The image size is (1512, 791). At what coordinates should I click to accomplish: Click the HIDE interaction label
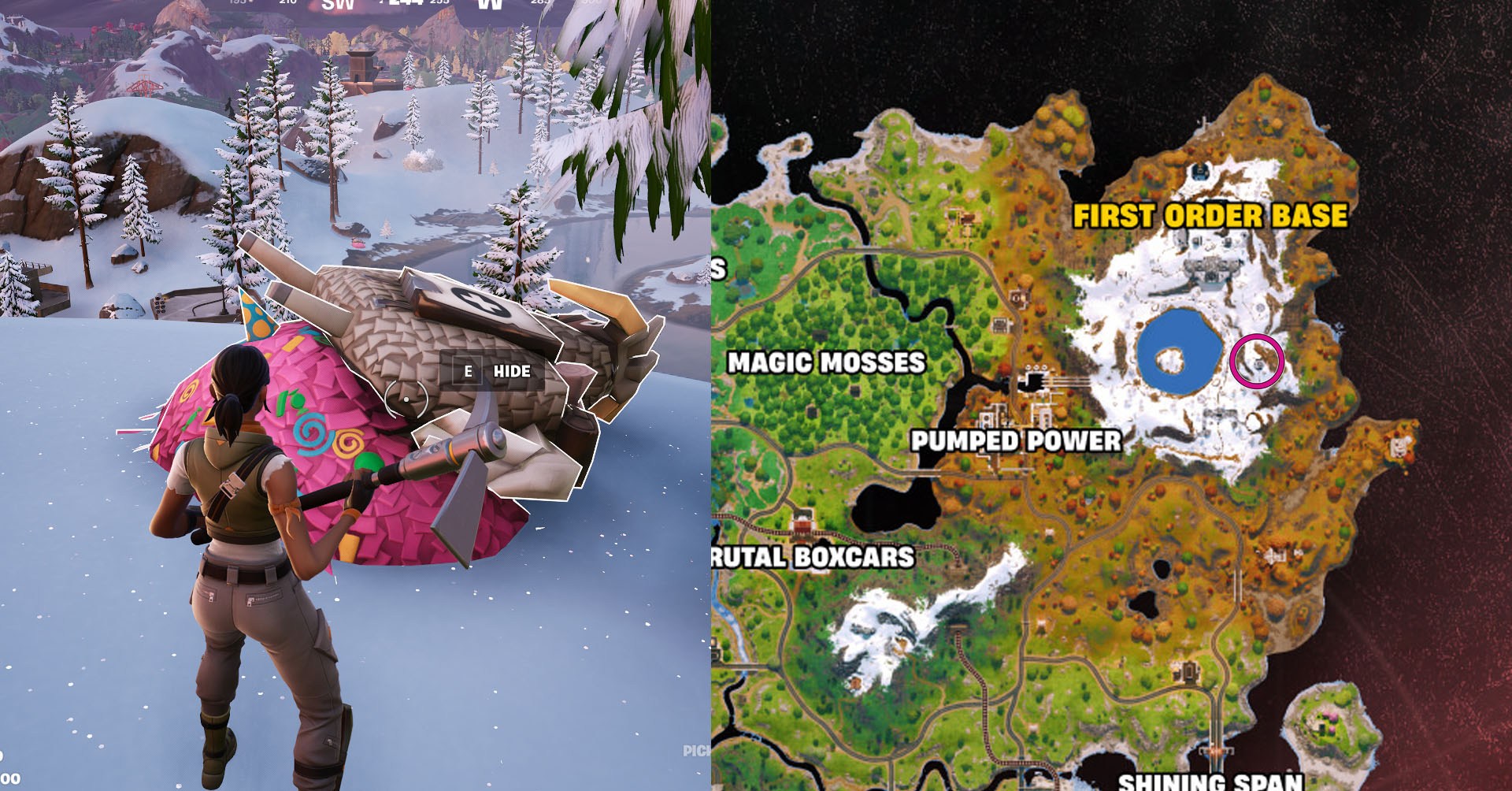511,370
